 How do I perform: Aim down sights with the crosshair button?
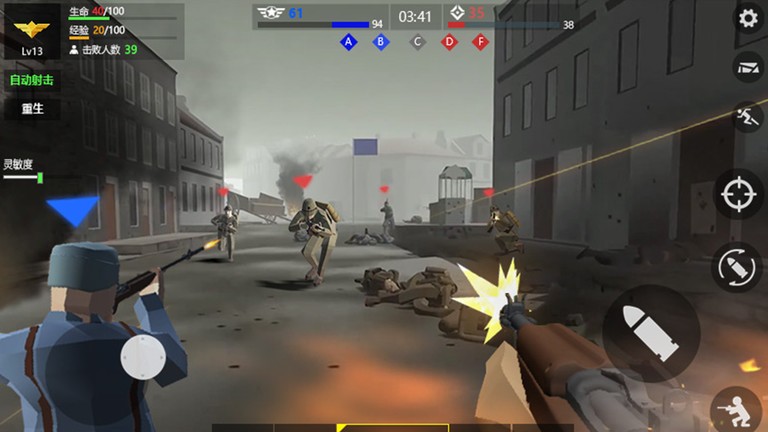[x=739, y=194]
